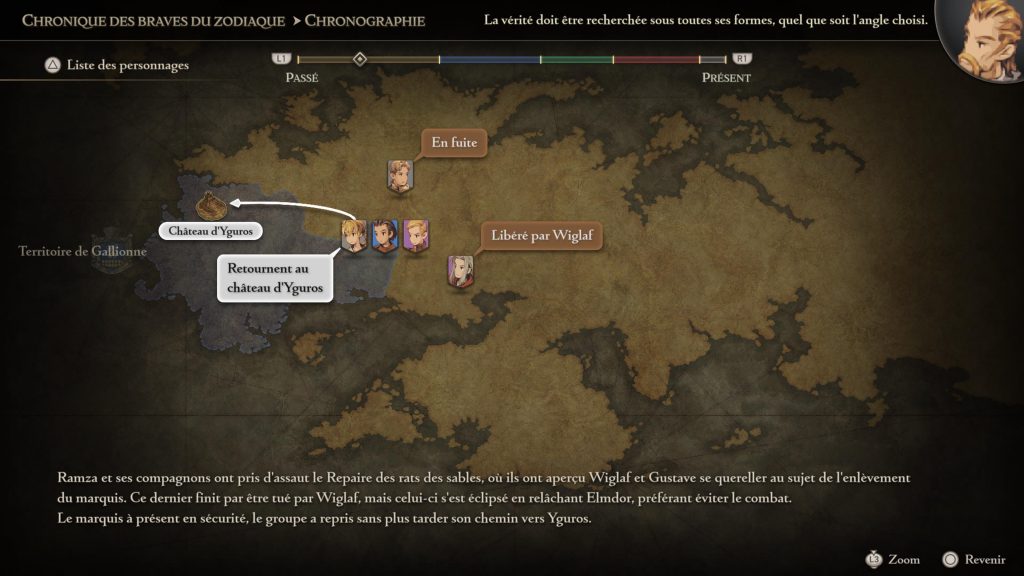The width and height of the screenshot is (1024, 576).
Task: Click the En fuite speech bubble
Action: pyautogui.click(x=453, y=143)
